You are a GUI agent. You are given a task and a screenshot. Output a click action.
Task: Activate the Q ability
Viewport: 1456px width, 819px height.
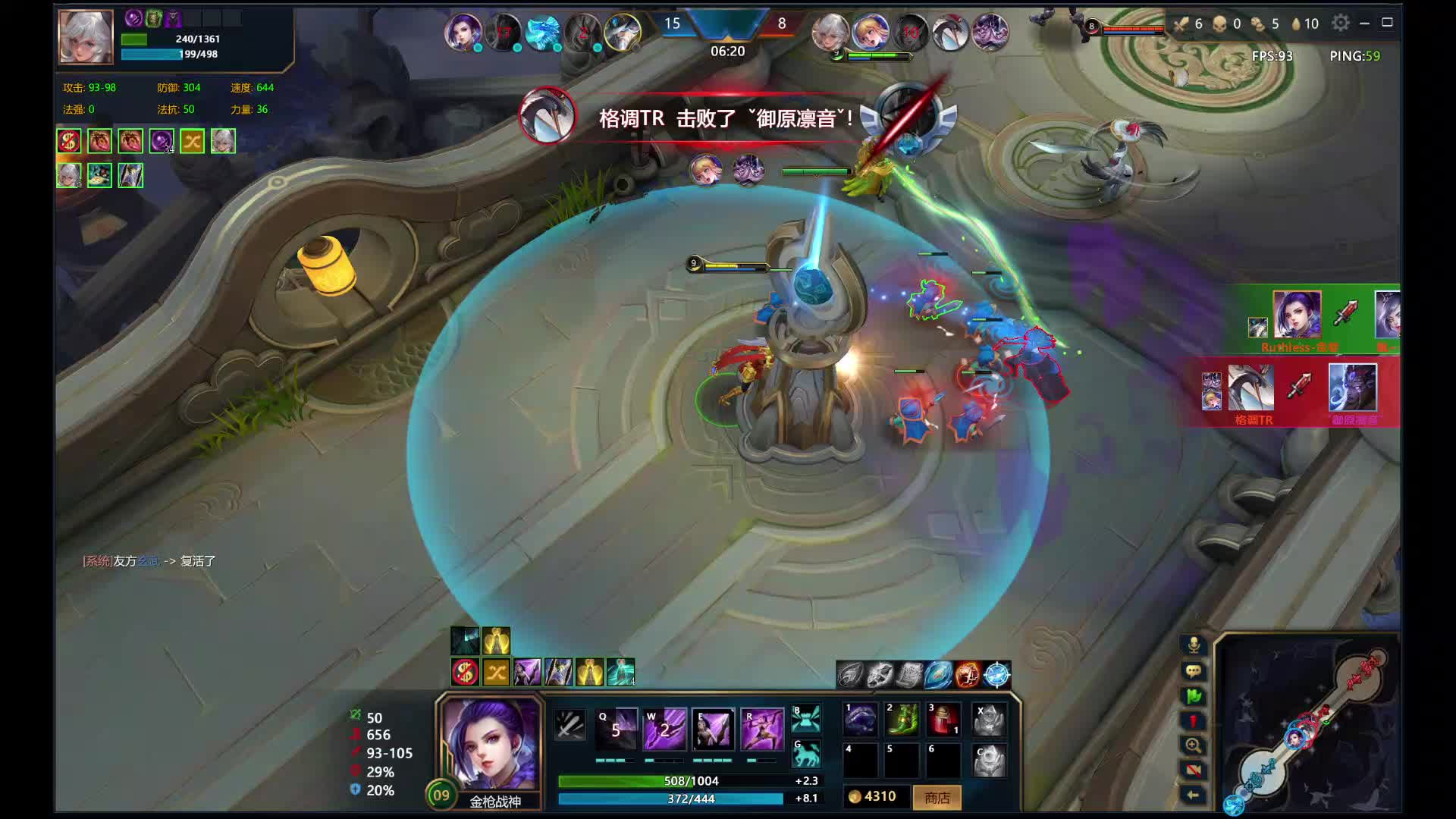[x=616, y=729]
